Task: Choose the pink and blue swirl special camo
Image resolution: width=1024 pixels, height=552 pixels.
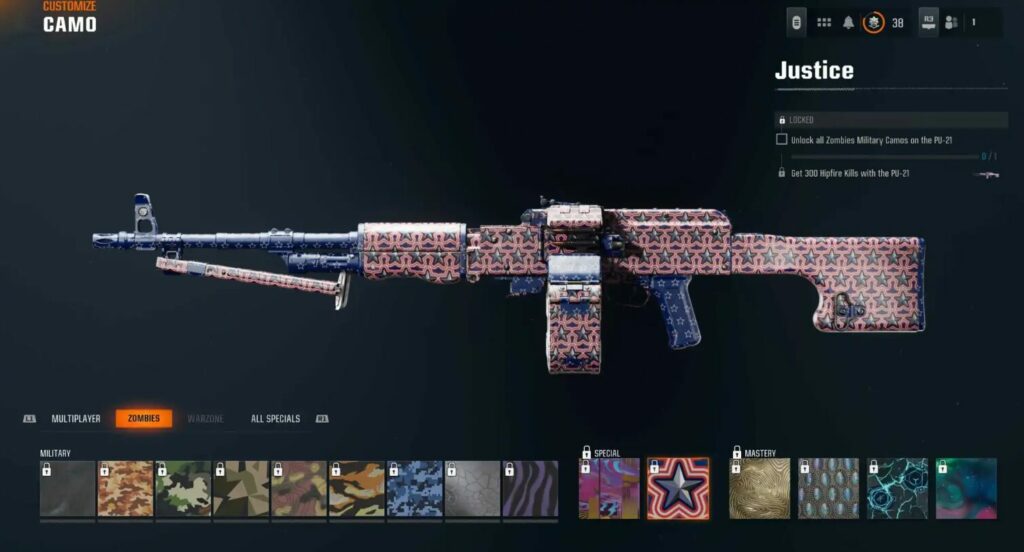Action: tap(609, 489)
